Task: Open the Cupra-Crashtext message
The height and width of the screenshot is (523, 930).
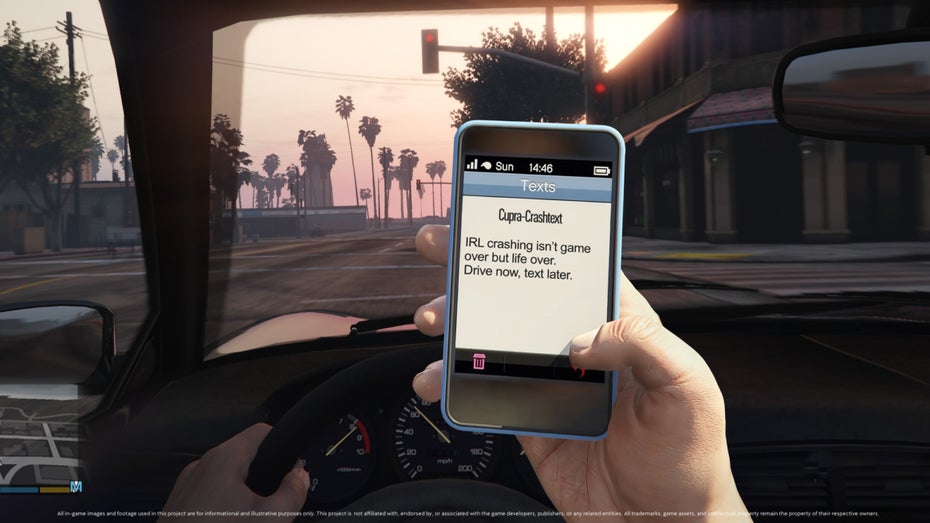Action: (x=525, y=215)
